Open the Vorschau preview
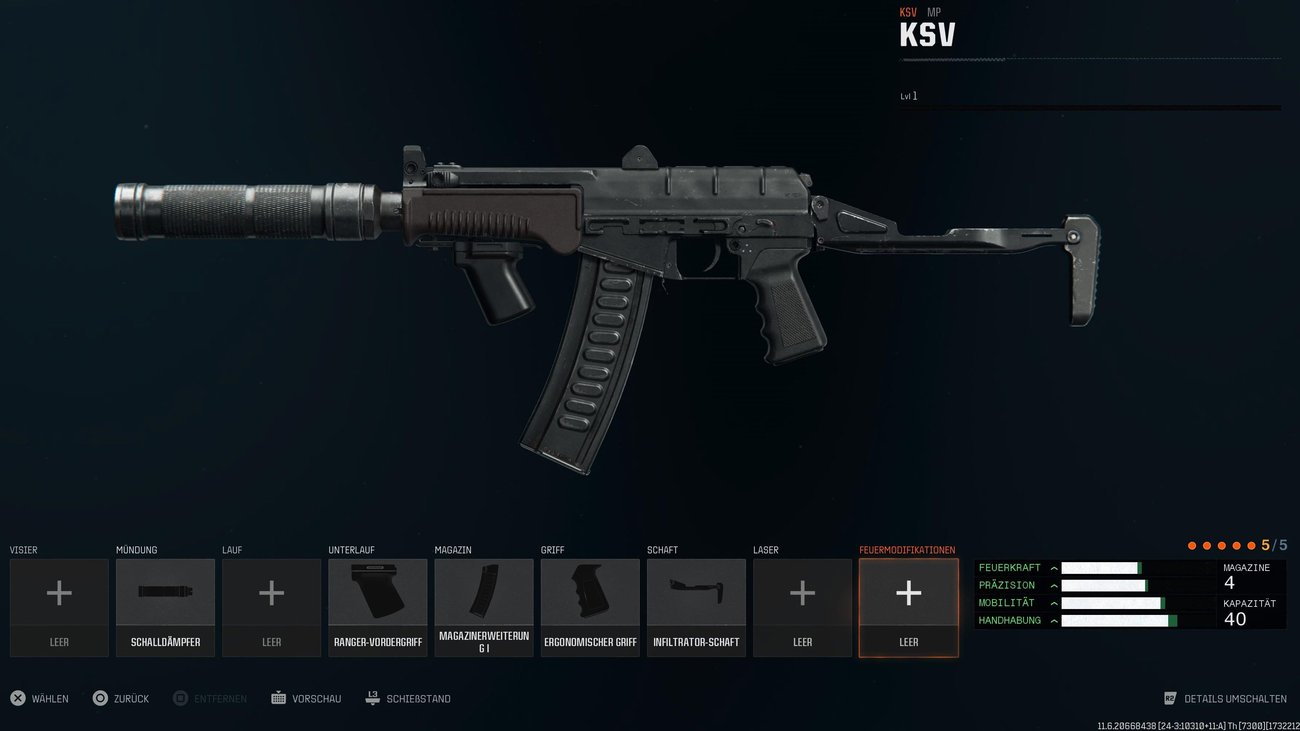Viewport: 1300px width, 731px height. tap(306, 699)
